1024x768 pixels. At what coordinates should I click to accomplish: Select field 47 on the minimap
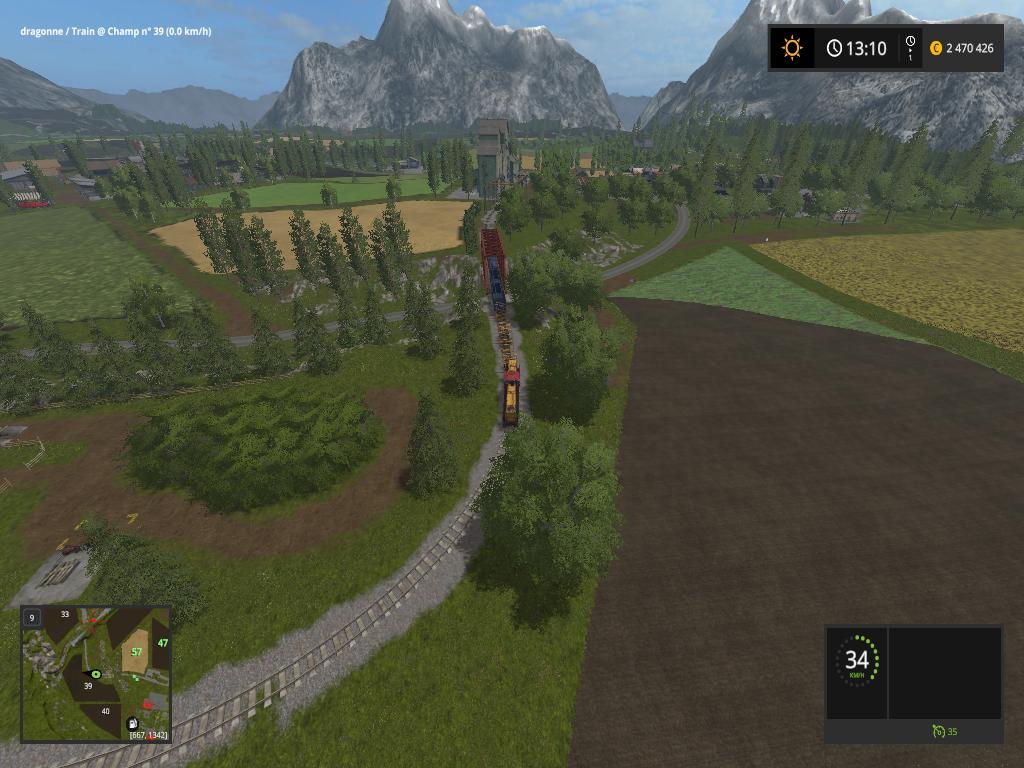(162, 643)
